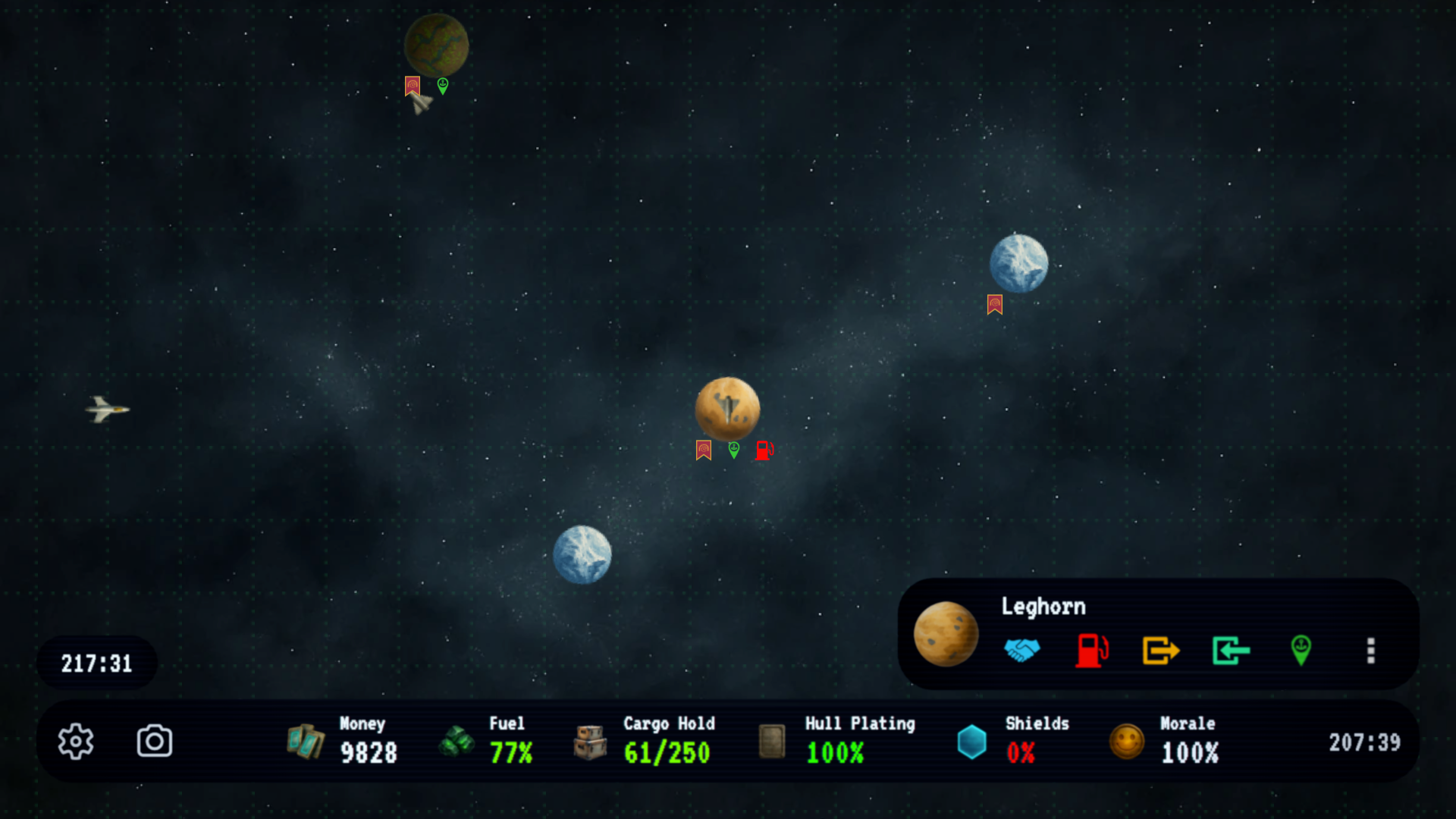Click the orange export arrow icon
This screenshot has width=1456, height=819.
coord(1161,650)
